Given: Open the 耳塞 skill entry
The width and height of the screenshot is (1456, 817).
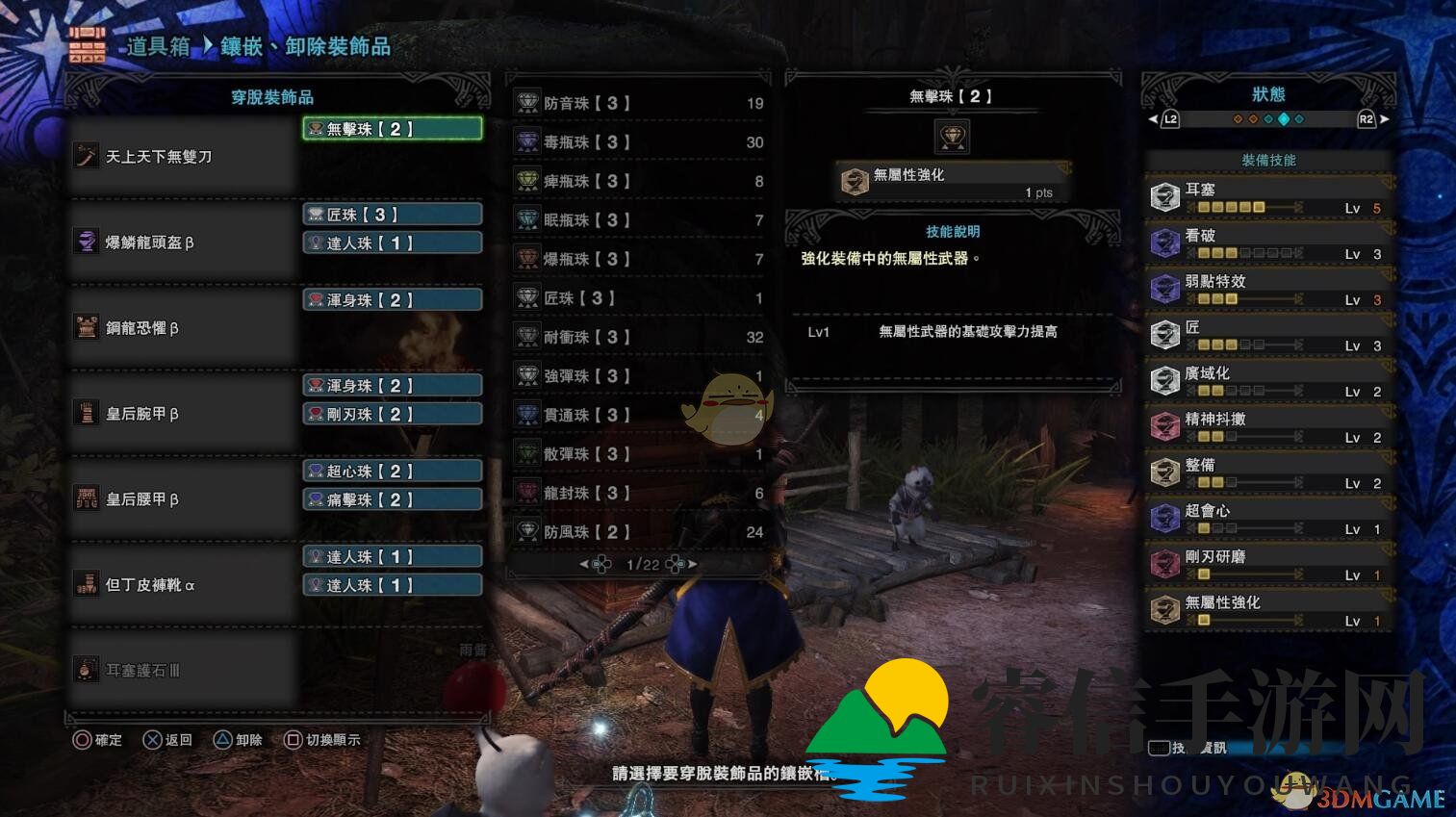Looking at the screenshot, I should (x=1268, y=197).
